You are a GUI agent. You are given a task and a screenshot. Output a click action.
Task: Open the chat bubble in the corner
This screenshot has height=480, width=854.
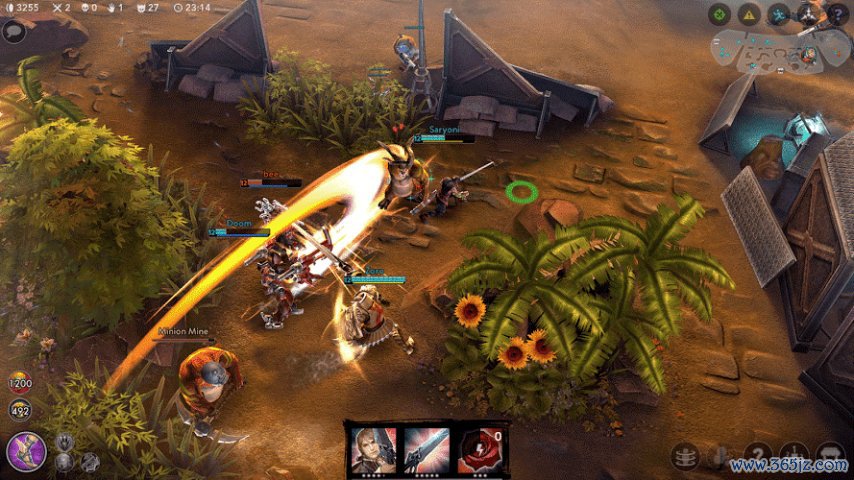tap(14, 32)
